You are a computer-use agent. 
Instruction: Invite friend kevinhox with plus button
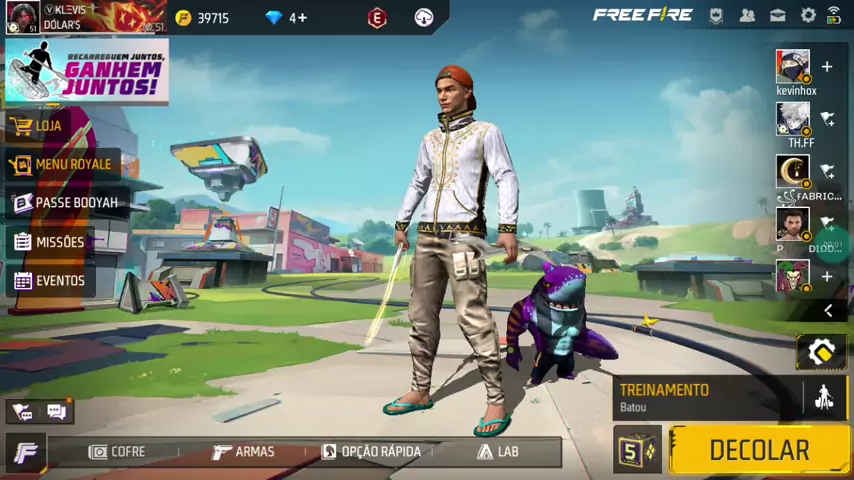click(x=827, y=67)
